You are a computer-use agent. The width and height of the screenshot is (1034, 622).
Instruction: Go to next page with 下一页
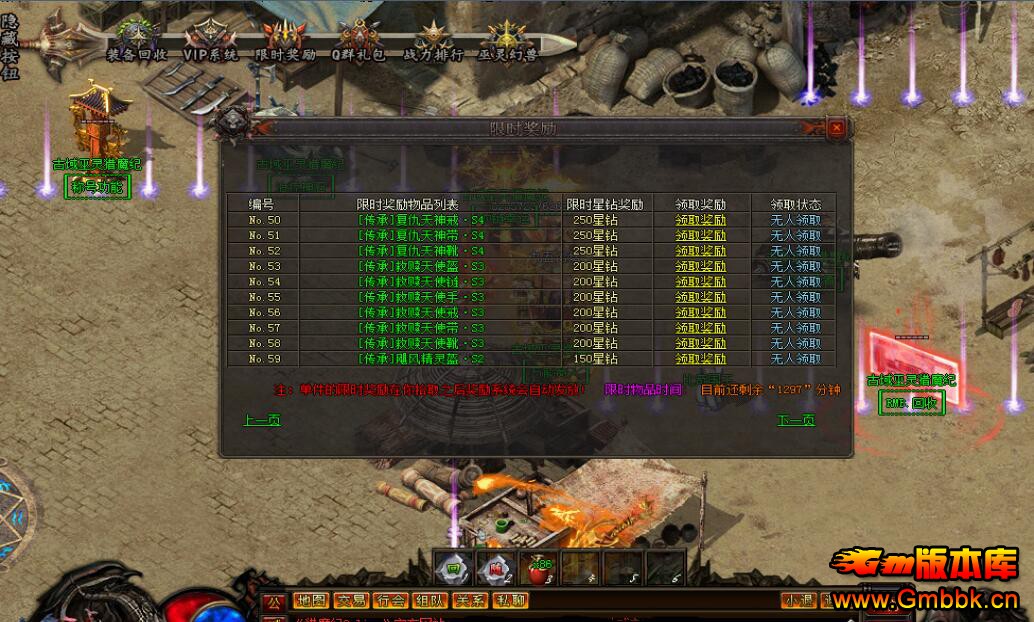[796, 420]
